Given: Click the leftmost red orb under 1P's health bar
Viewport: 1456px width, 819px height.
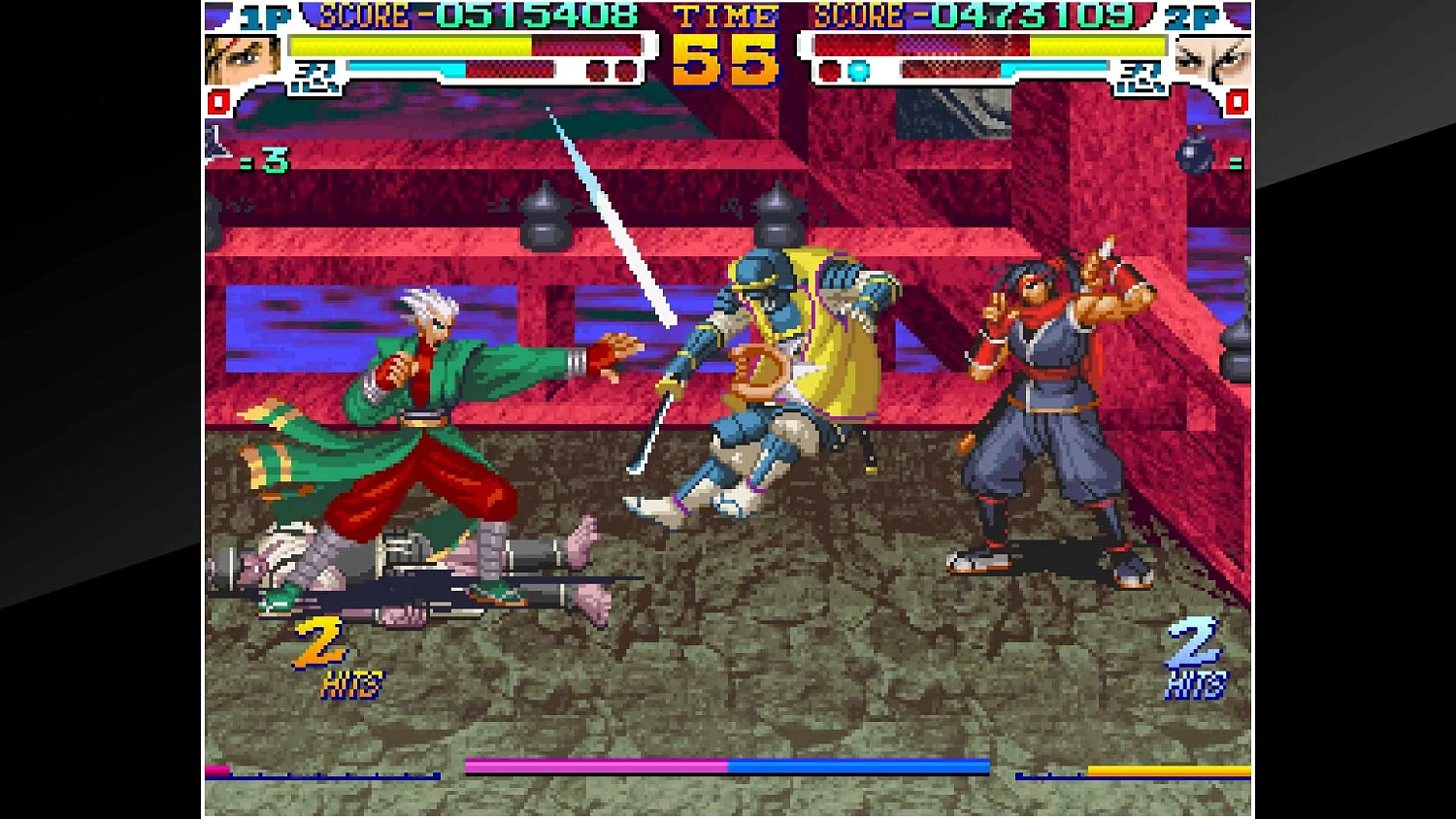Looking at the screenshot, I should (595, 70).
